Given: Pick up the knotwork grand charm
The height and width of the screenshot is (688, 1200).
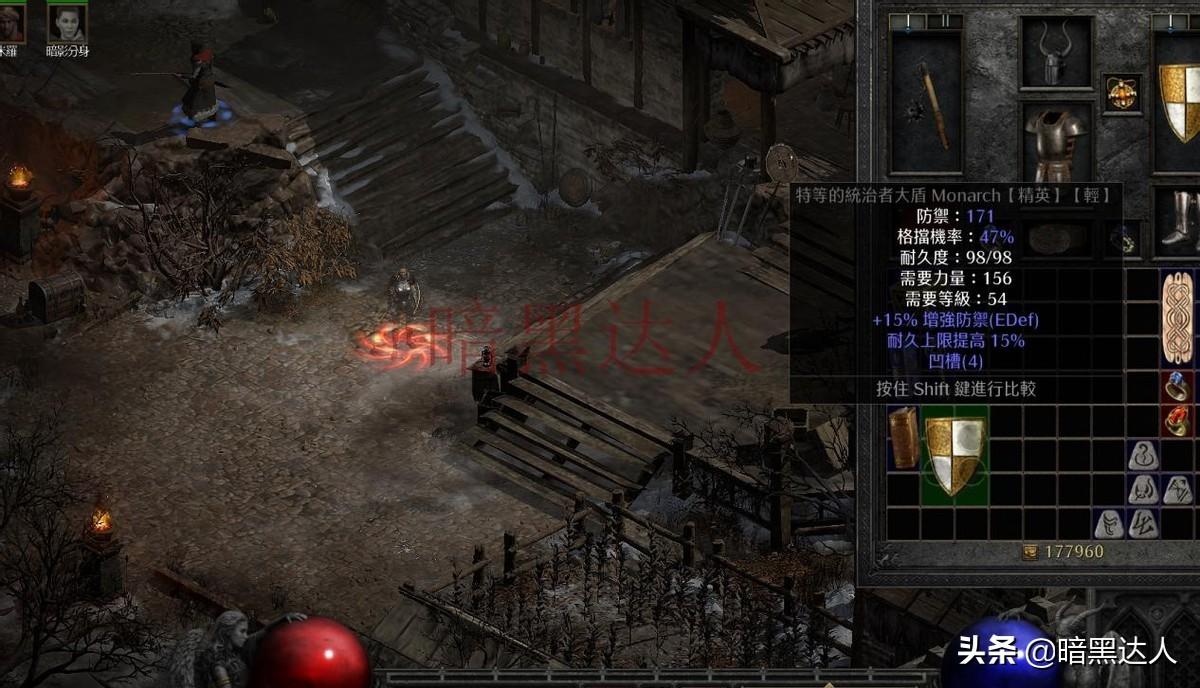Looking at the screenshot, I should [x=1177, y=318].
